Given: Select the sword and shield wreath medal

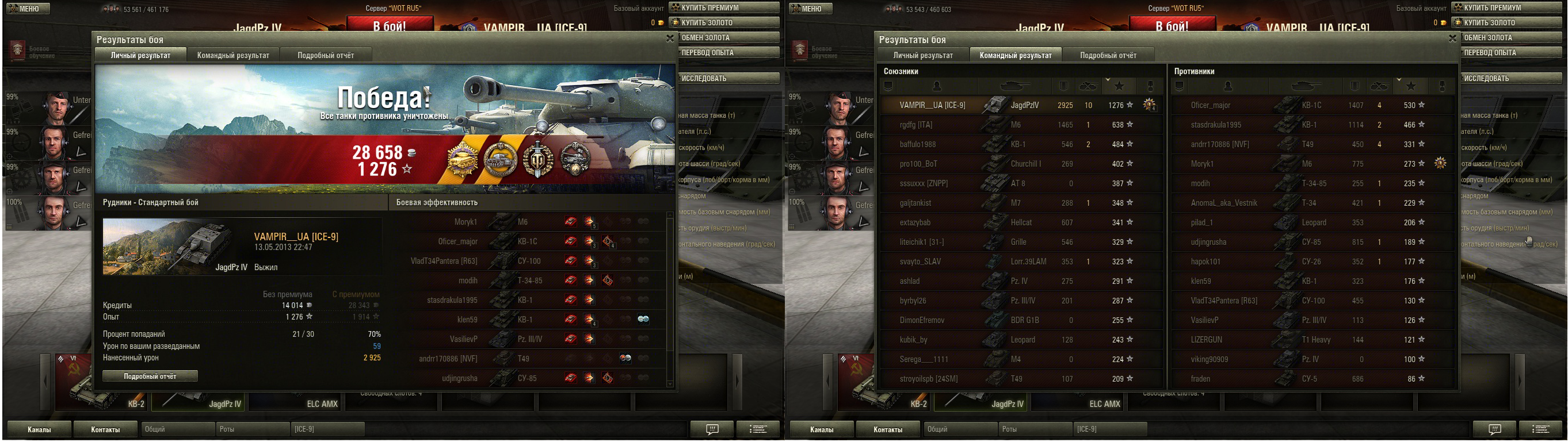Looking at the screenshot, I should coord(538,159).
